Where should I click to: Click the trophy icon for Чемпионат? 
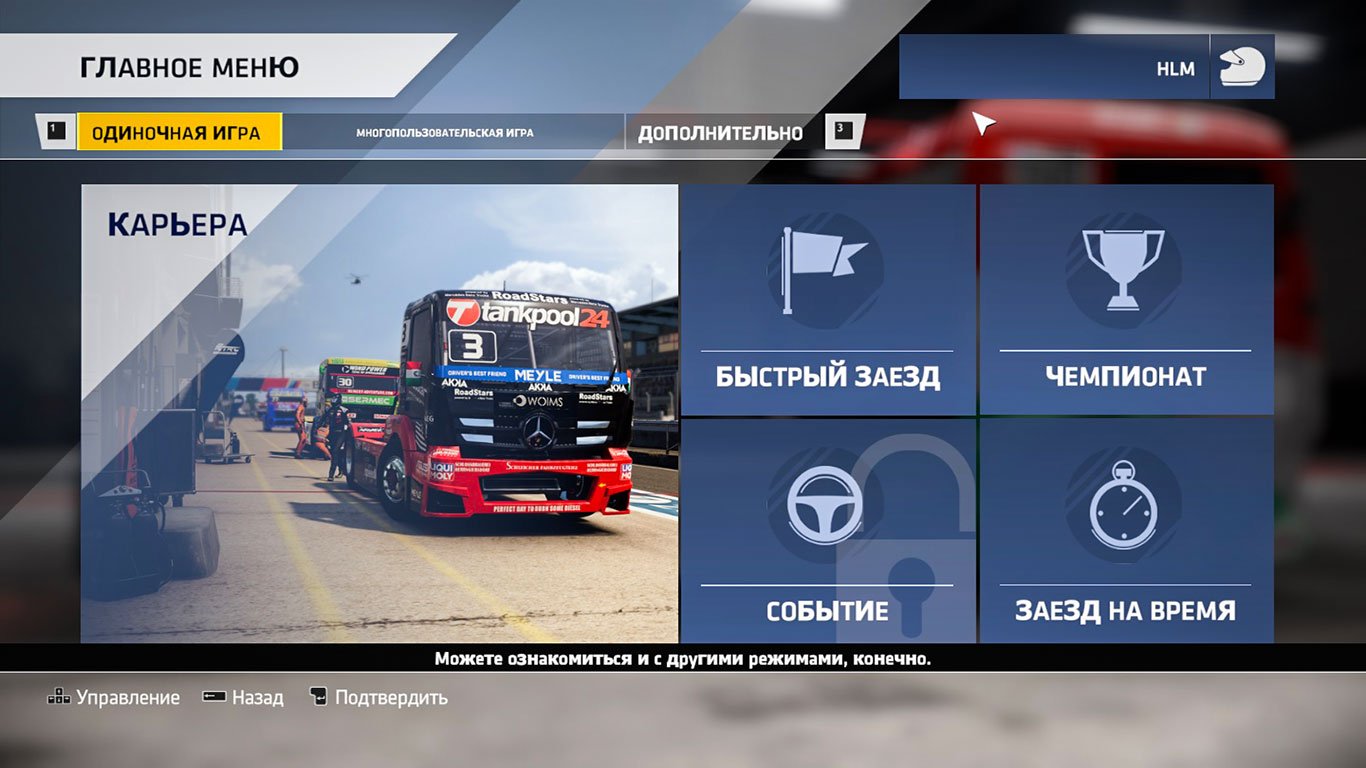1125,270
